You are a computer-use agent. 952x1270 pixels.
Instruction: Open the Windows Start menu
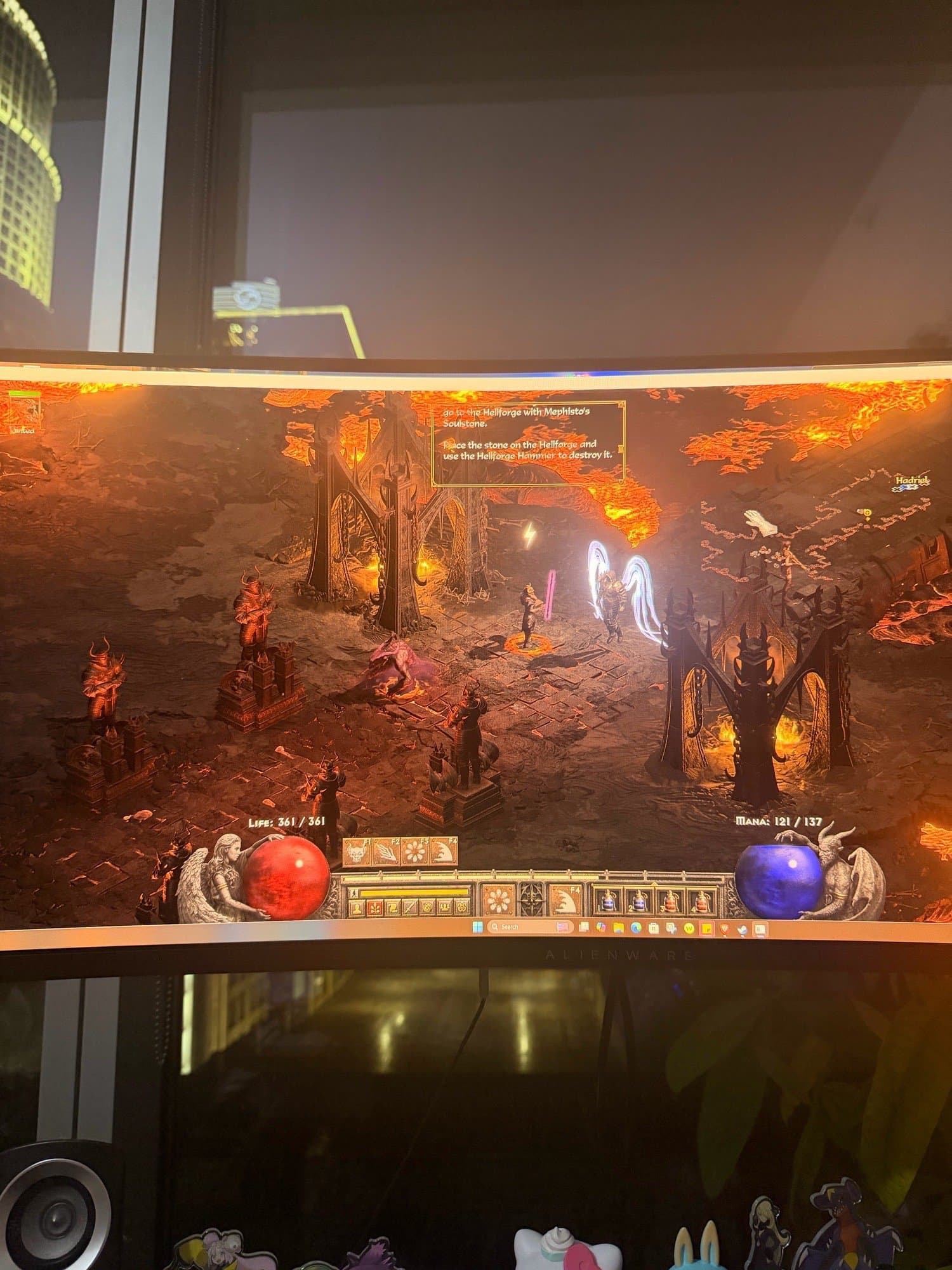tap(477, 926)
